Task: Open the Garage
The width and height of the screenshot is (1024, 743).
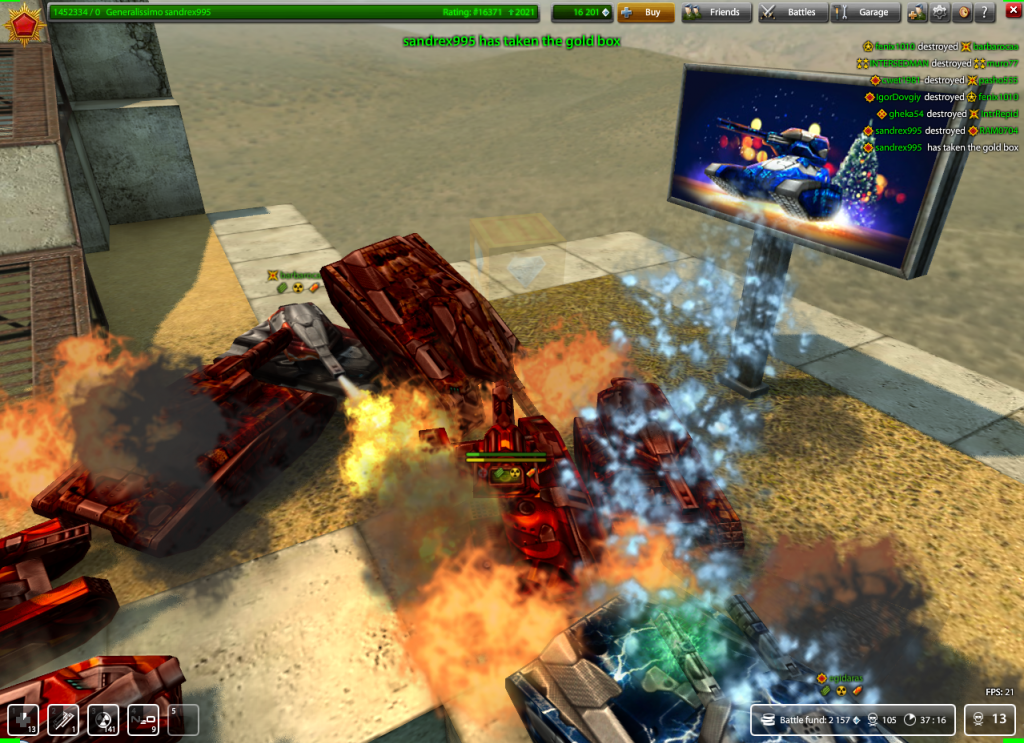Action: [x=864, y=13]
